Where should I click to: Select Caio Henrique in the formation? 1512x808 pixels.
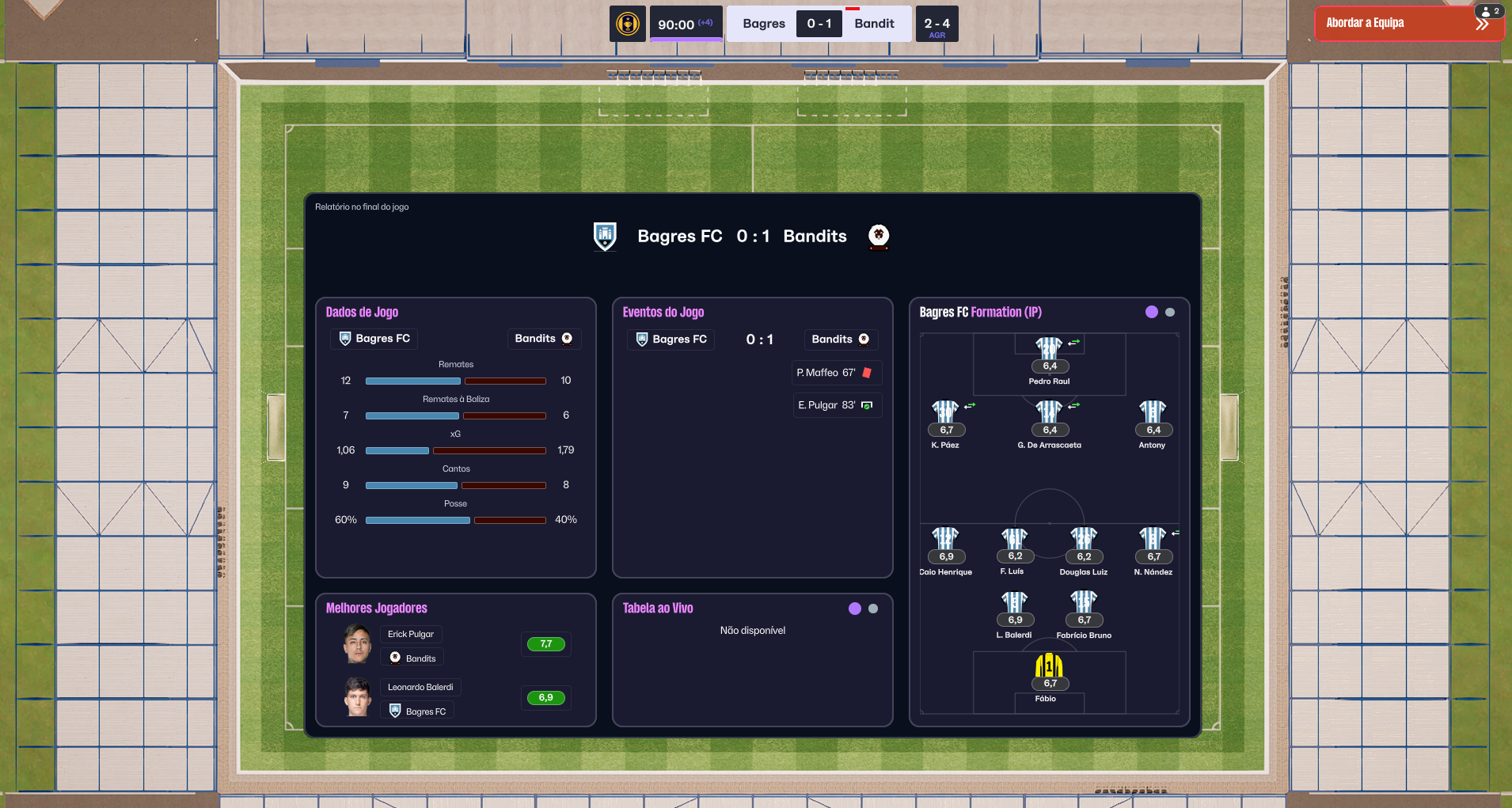pyautogui.click(x=945, y=540)
